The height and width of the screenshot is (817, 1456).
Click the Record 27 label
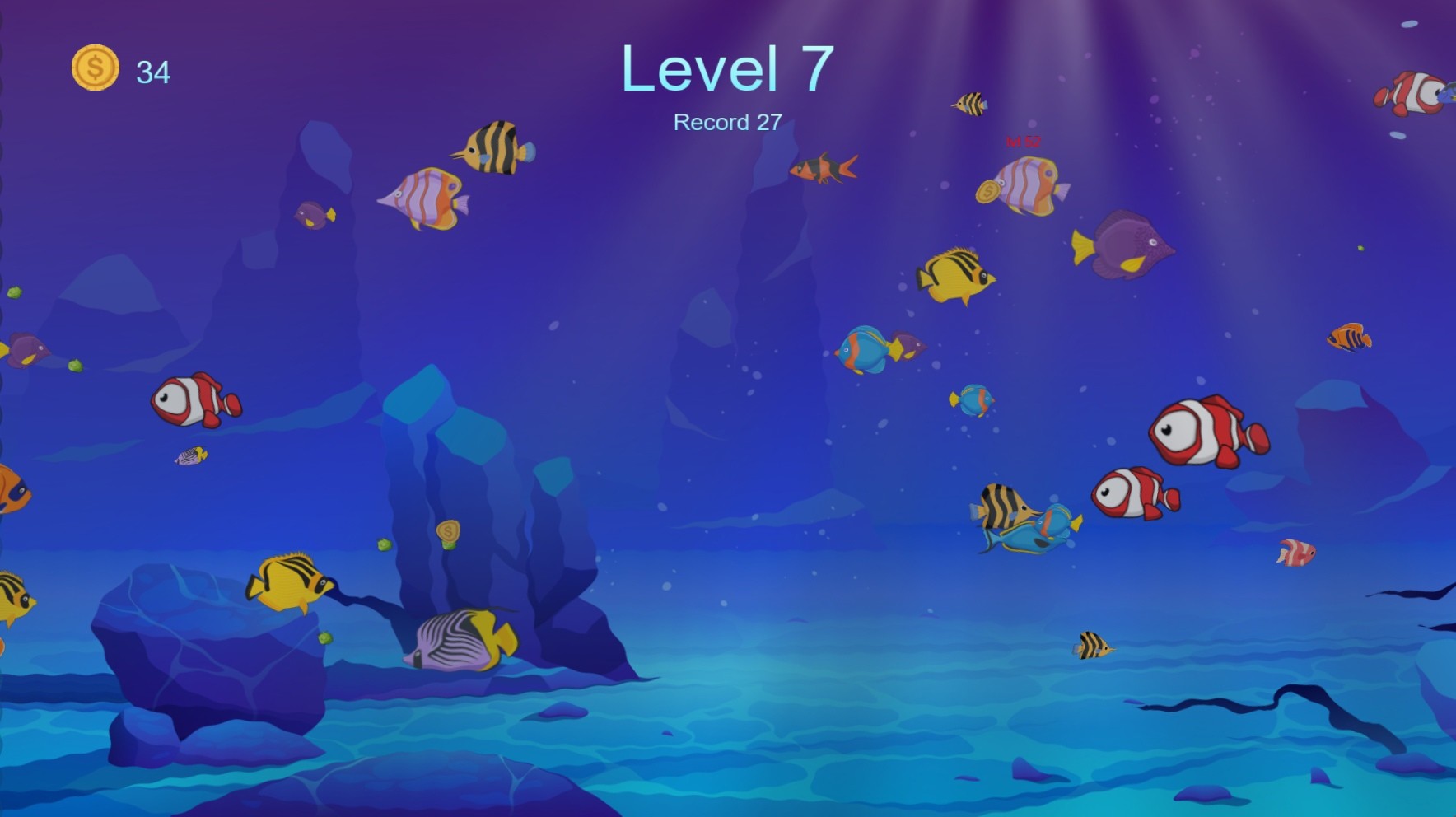pos(728,123)
